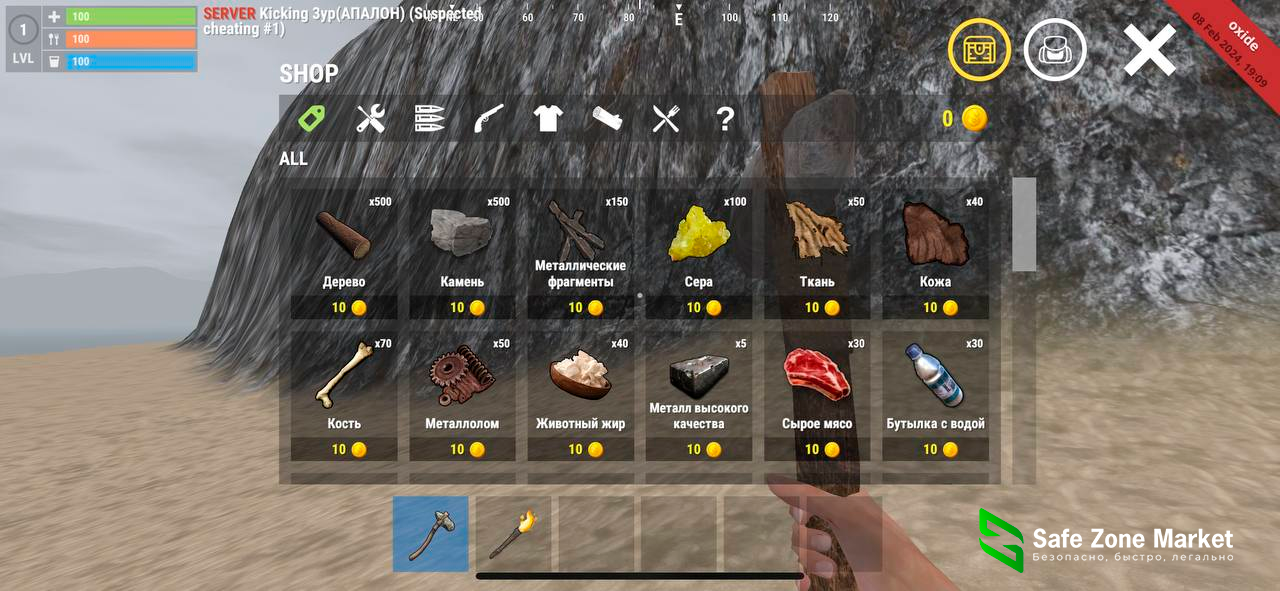
Task: Purchase the Бутылка с водой item
Action: 935,396
